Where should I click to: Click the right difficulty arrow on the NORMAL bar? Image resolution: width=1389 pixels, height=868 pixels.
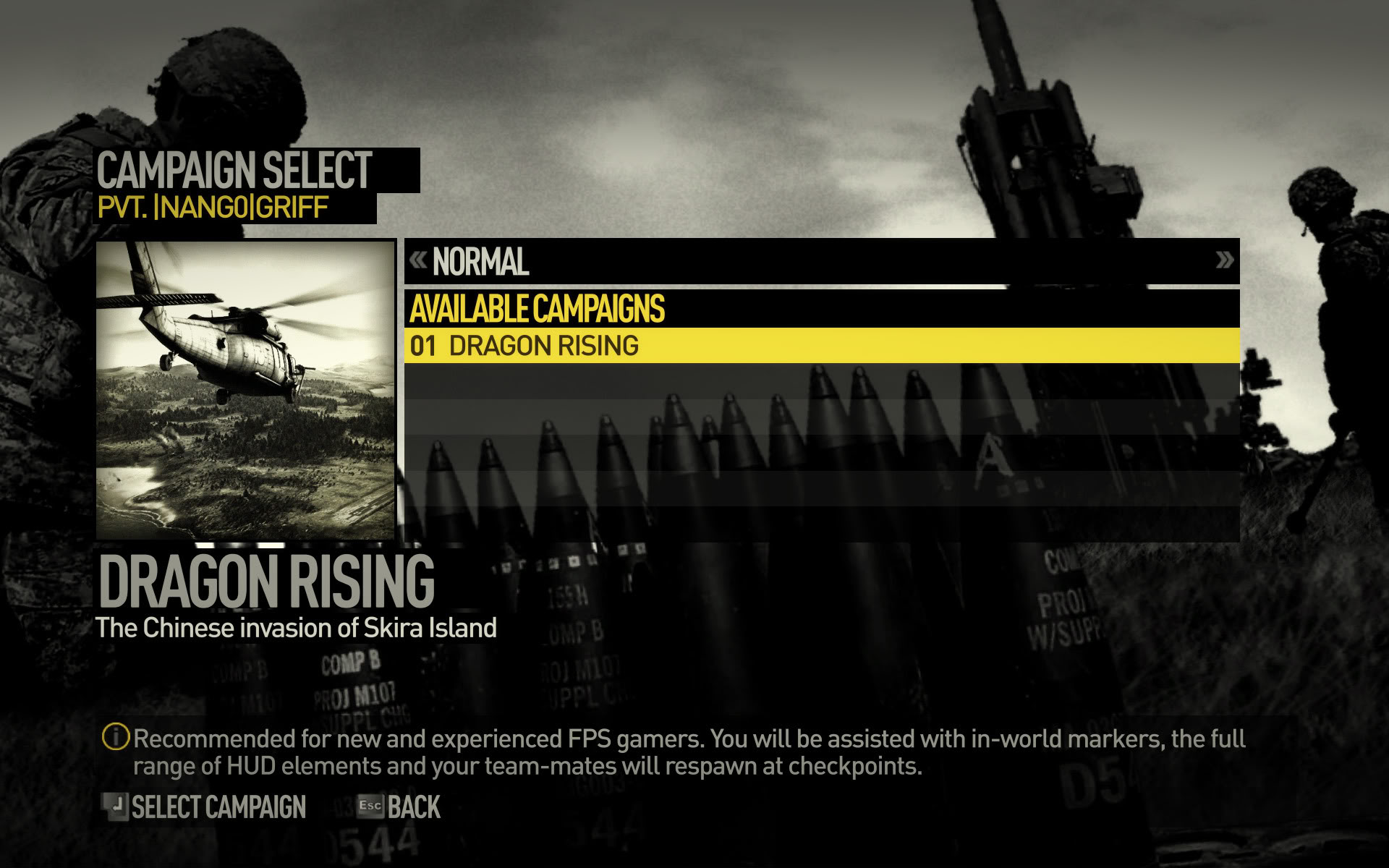1224,260
